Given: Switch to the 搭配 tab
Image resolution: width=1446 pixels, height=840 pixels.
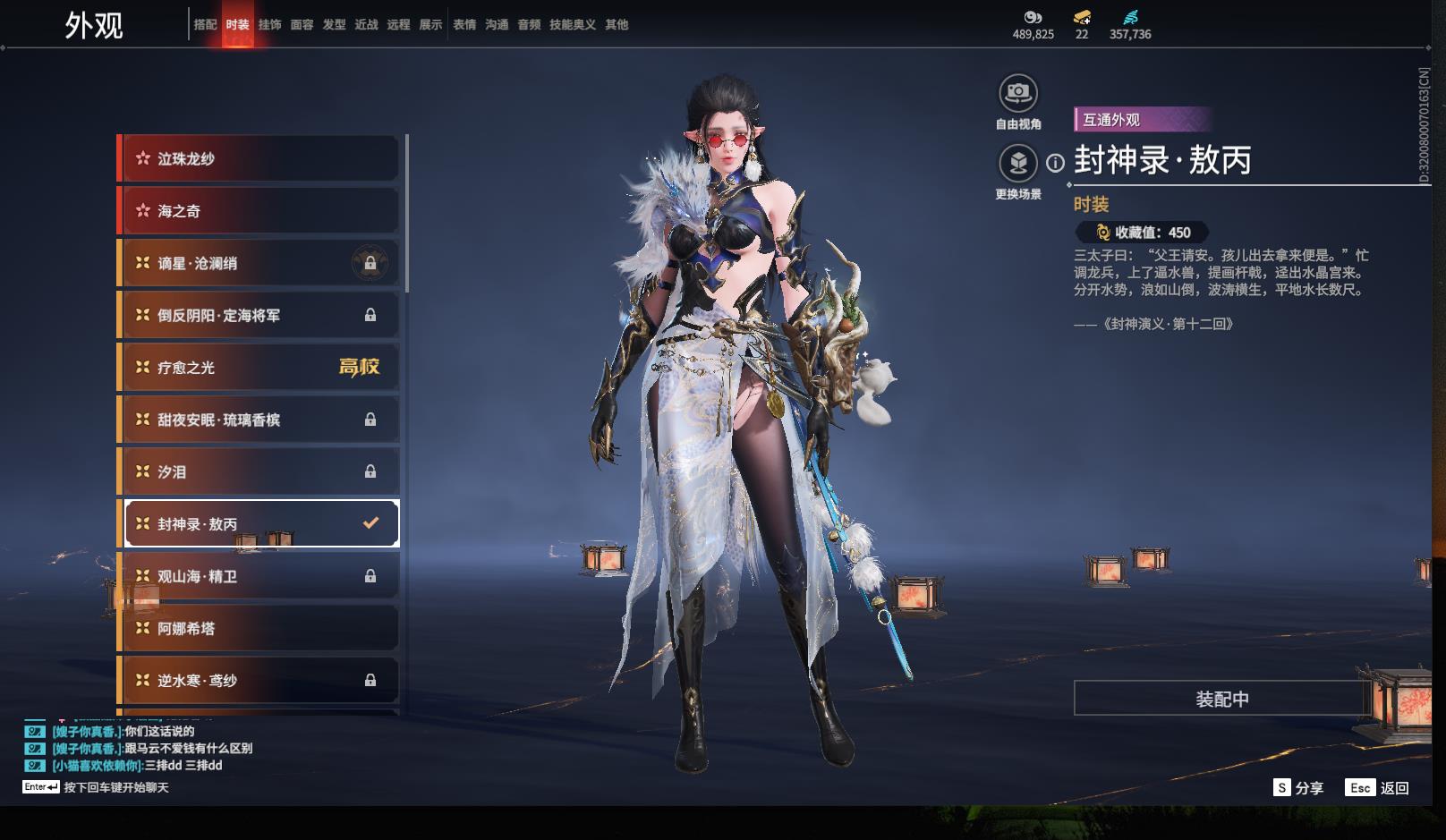Looking at the screenshot, I should (x=205, y=24).
